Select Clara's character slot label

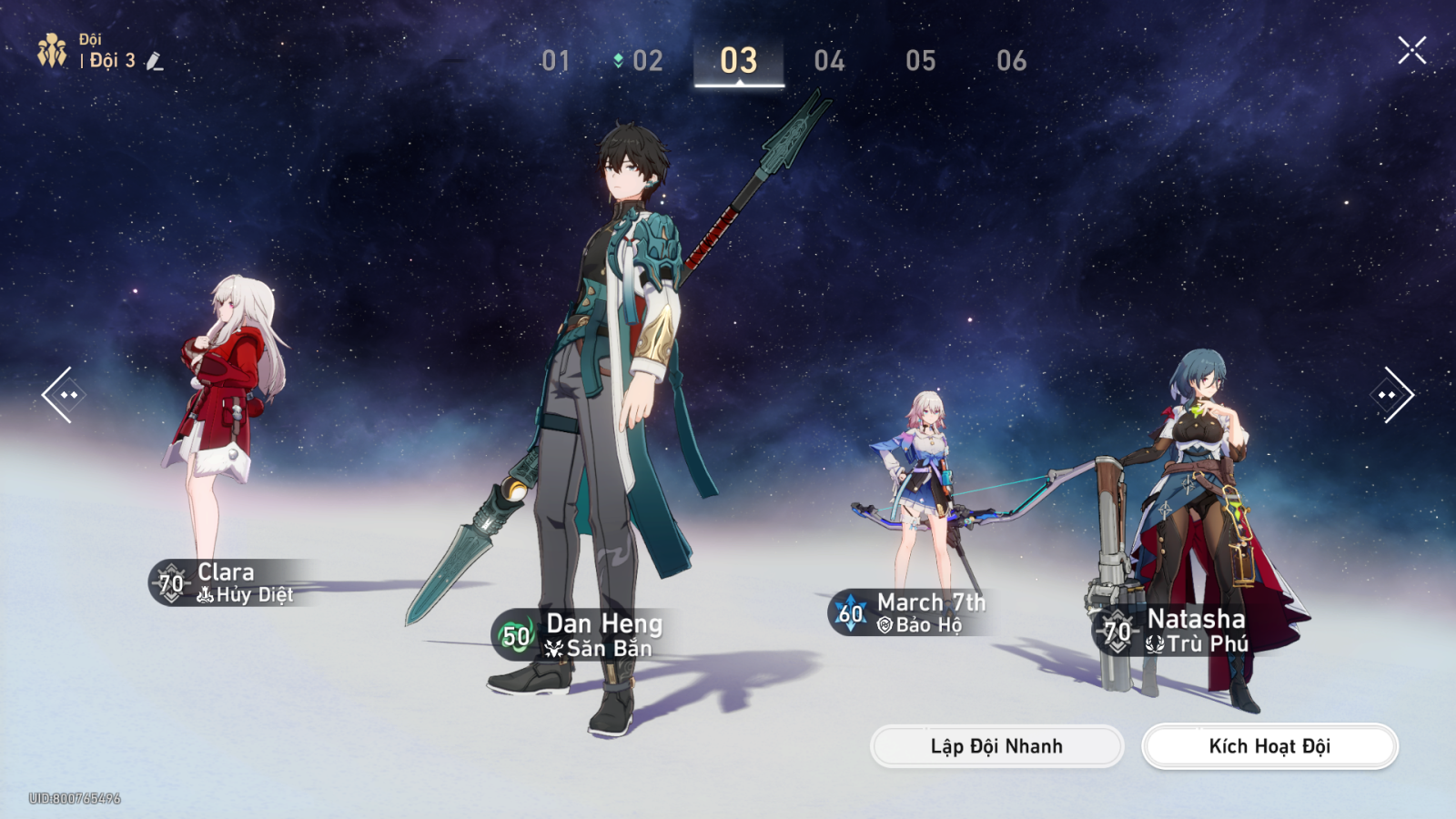227,582
